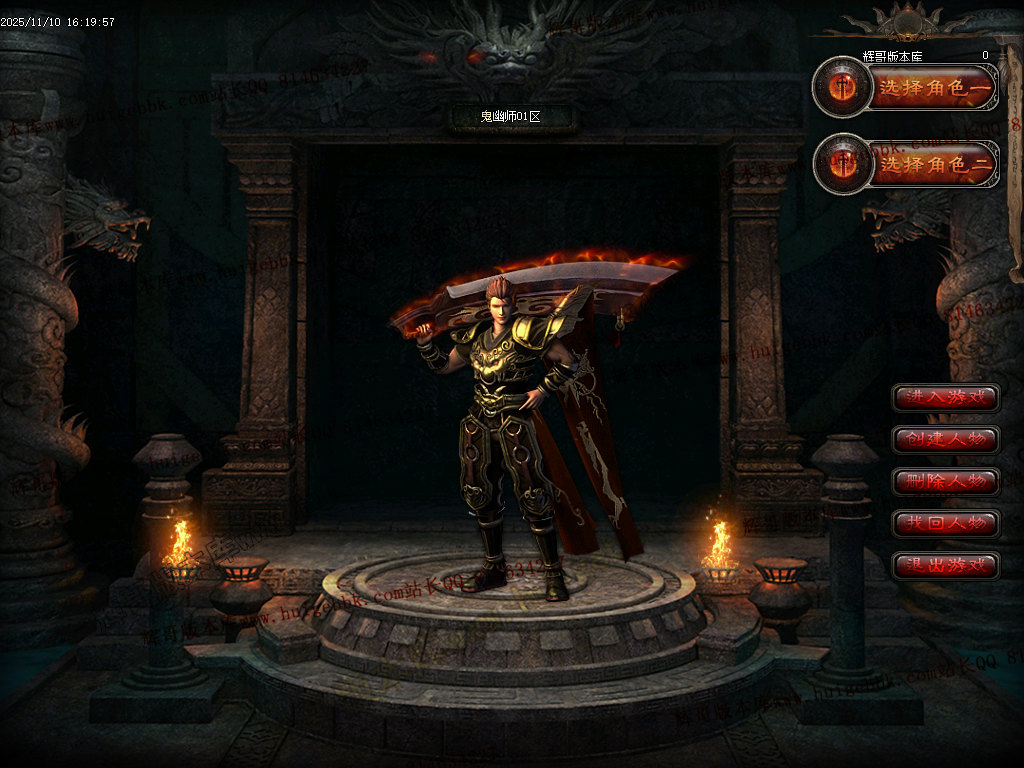Choose 找回人物 to restore a character
Viewport: 1024px width, 768px height.
tap(946, 524)
